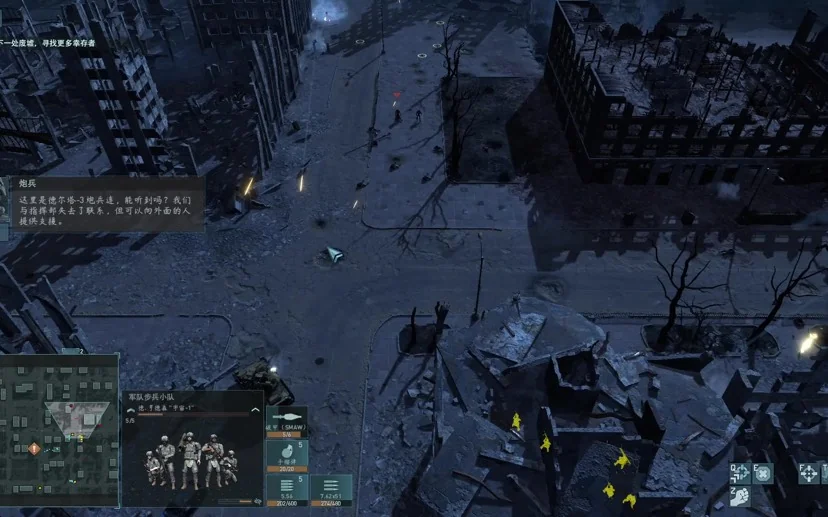Activate the attack-move command icon
Screen dimensions: 828x517
(739, 473)
